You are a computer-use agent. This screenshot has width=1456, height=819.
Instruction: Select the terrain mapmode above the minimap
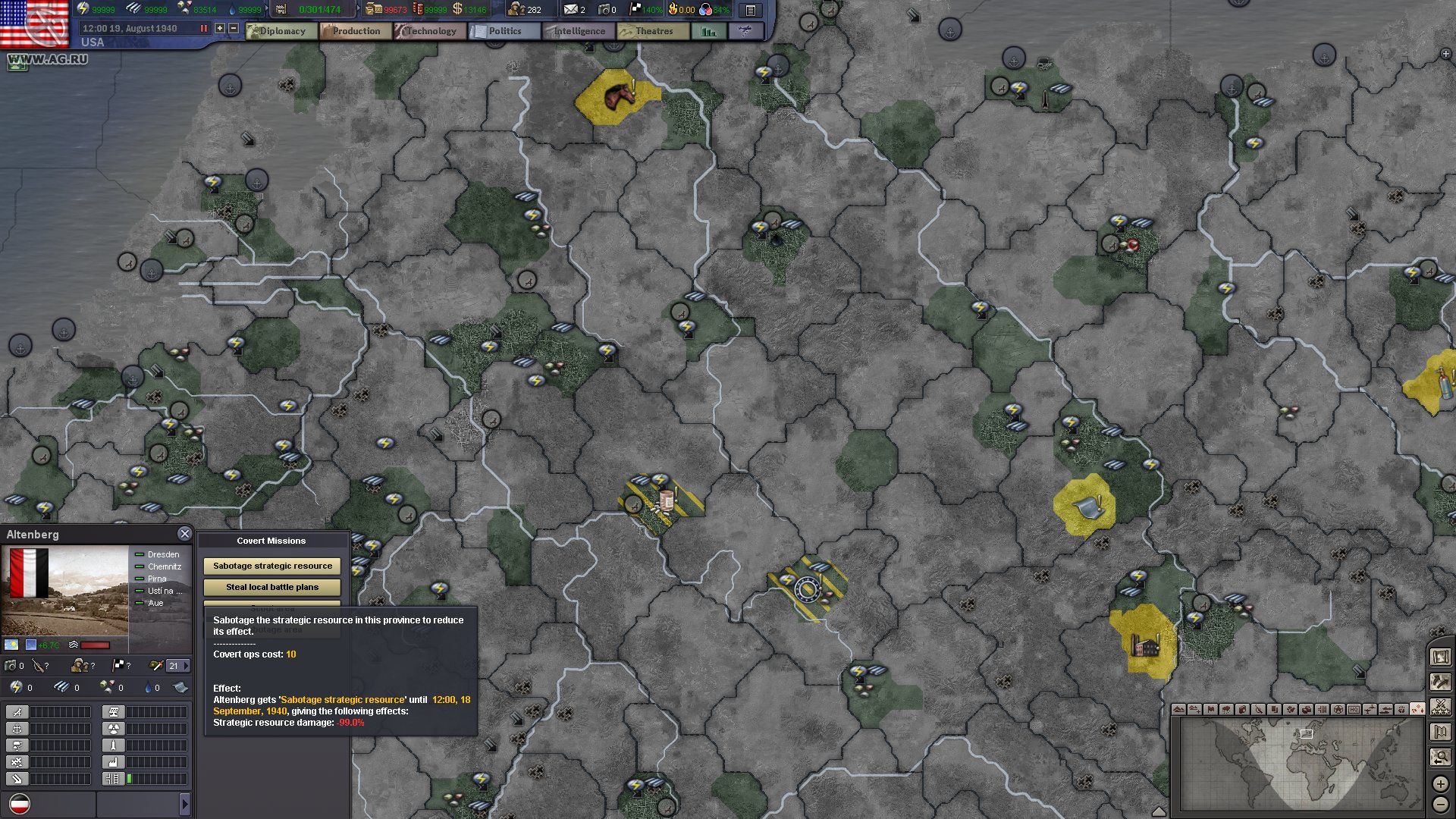tap(1180, 709)
